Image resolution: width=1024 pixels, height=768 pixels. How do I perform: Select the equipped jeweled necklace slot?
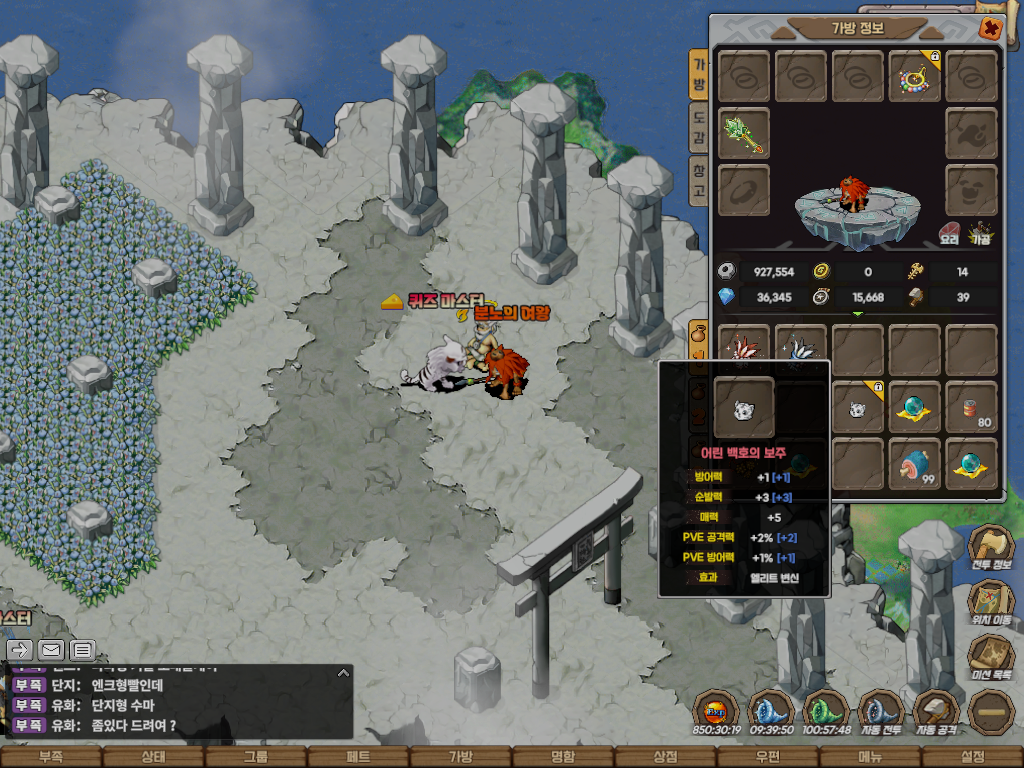point(915,77)
